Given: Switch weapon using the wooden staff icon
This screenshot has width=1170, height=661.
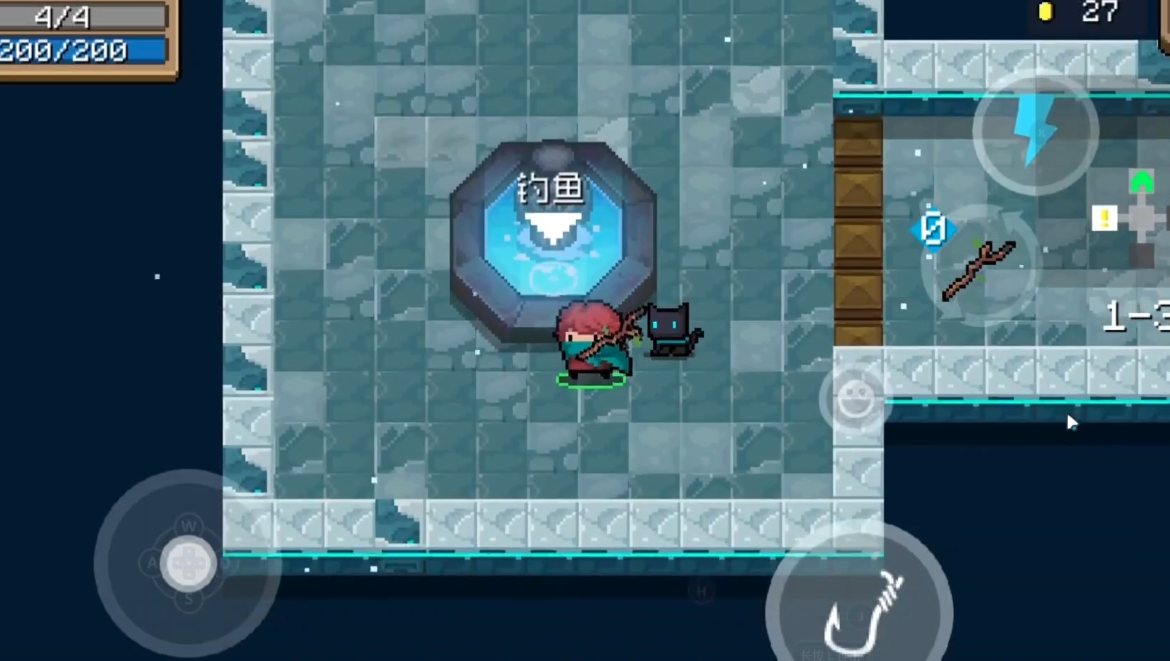Looking at the screenshot, I should click(979, 265).
